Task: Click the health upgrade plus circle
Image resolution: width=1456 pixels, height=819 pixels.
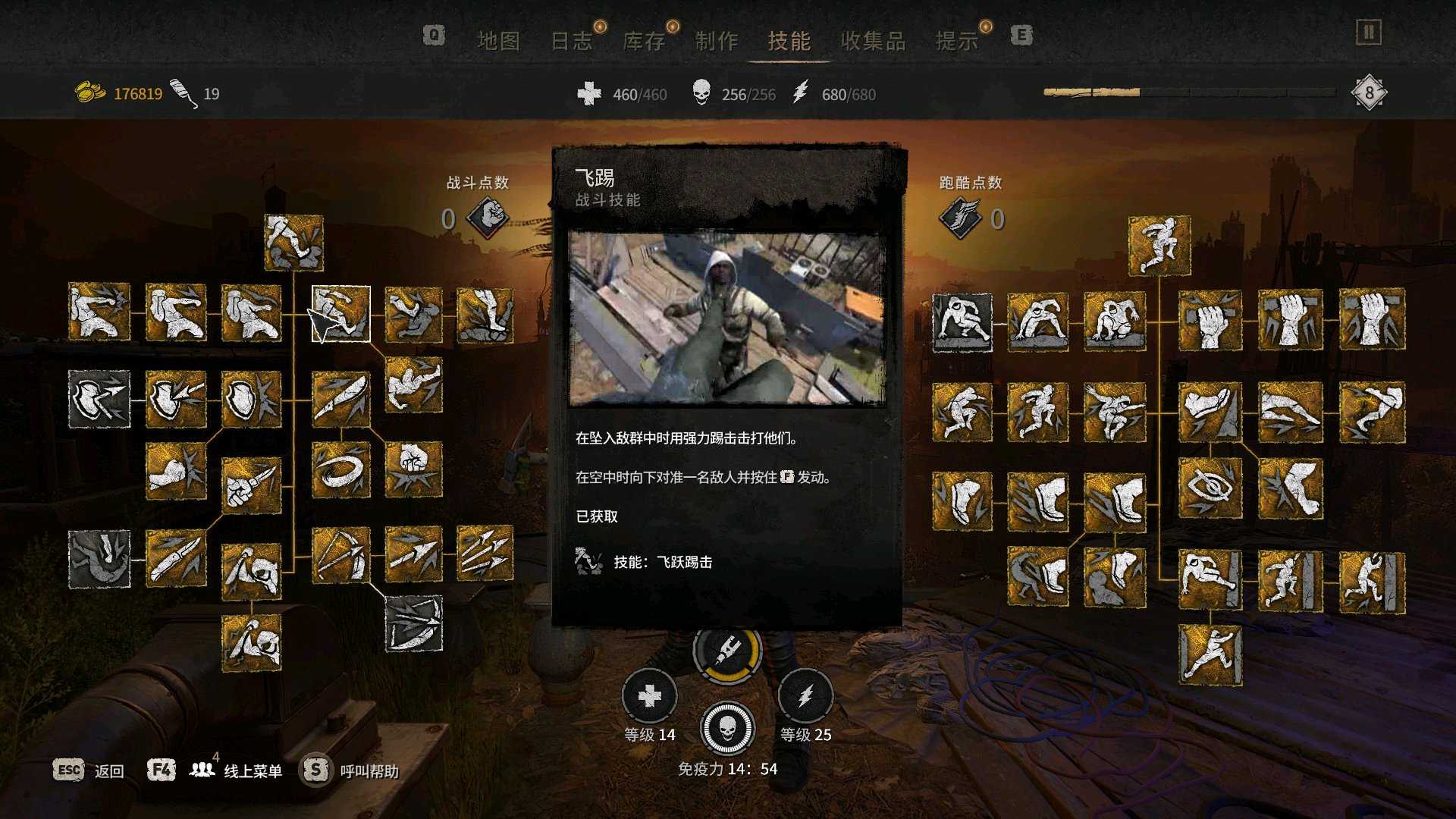Action: click(649, 696)
